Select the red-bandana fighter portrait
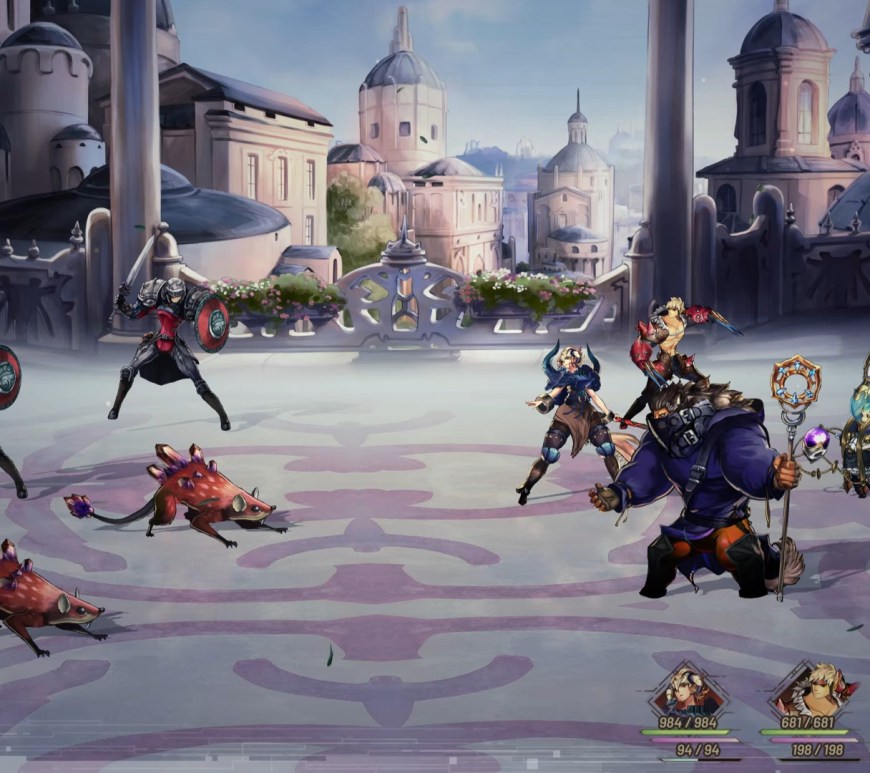The width and height of the screenshot is (870, 773). (x=813, y=689)
